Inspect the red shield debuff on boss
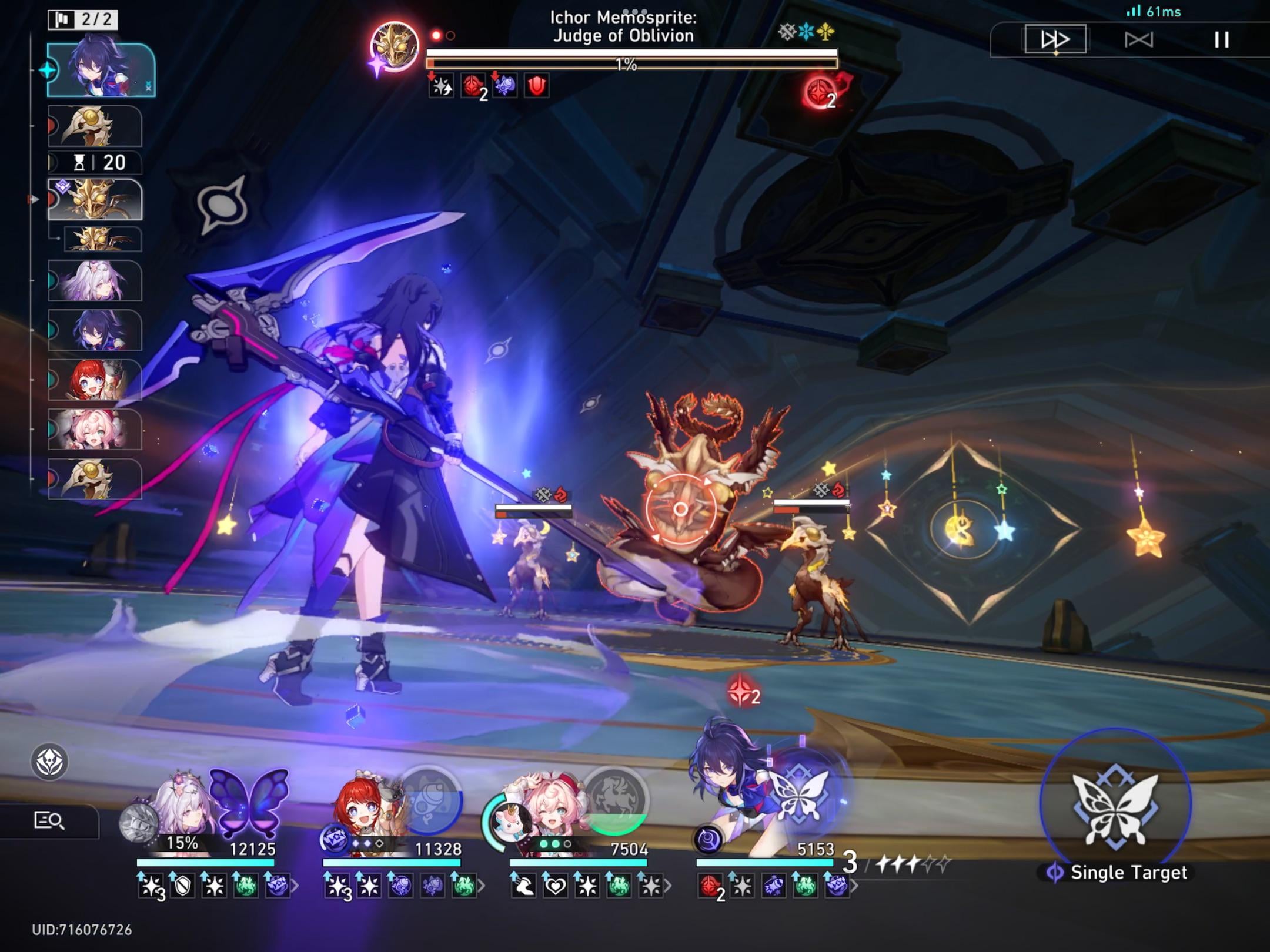This screenshot has height=952, width=1270. pos(536,86)
